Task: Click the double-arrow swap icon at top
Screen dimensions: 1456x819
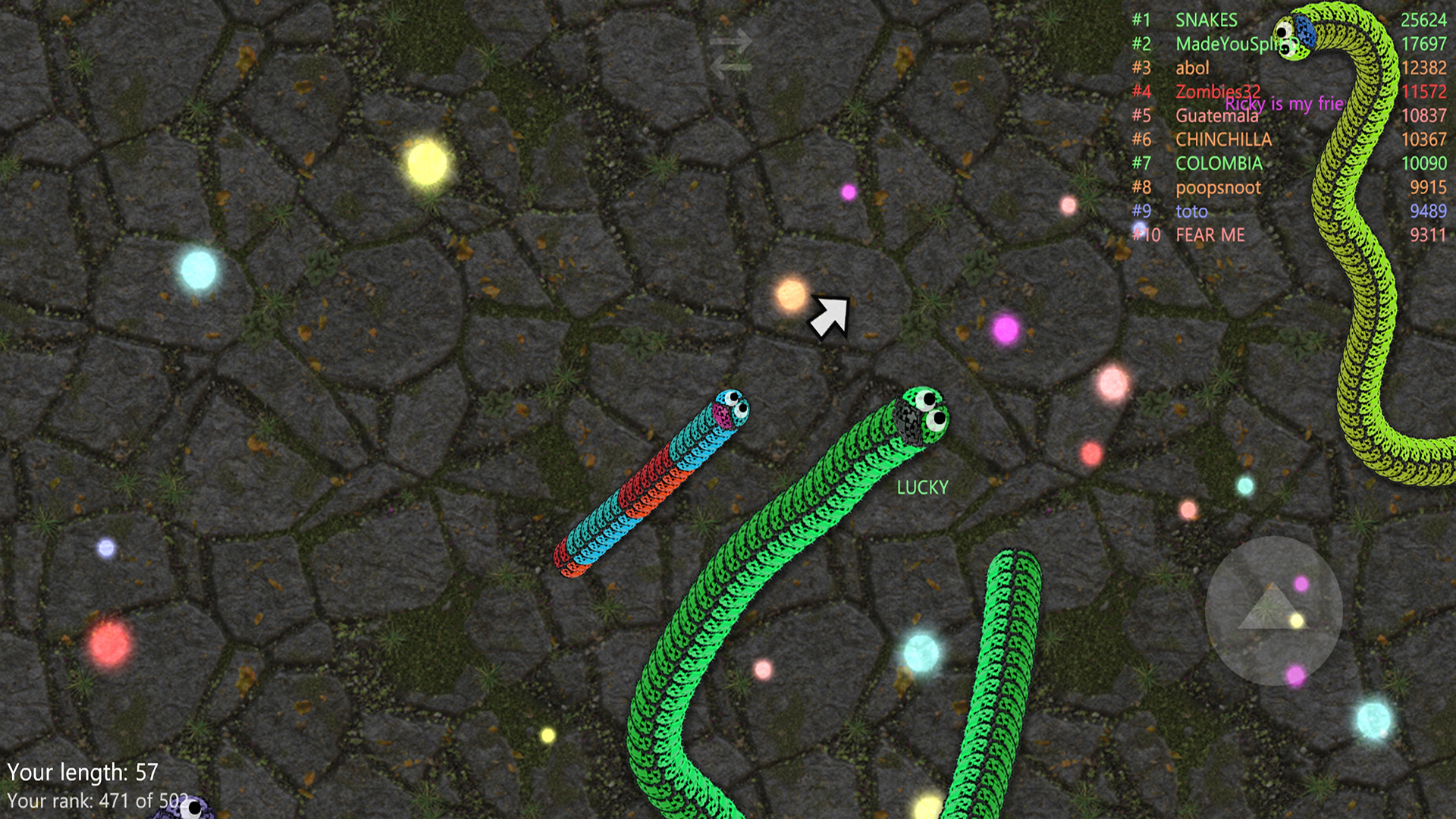Action: pyautogui.click(x=730, y=53)
